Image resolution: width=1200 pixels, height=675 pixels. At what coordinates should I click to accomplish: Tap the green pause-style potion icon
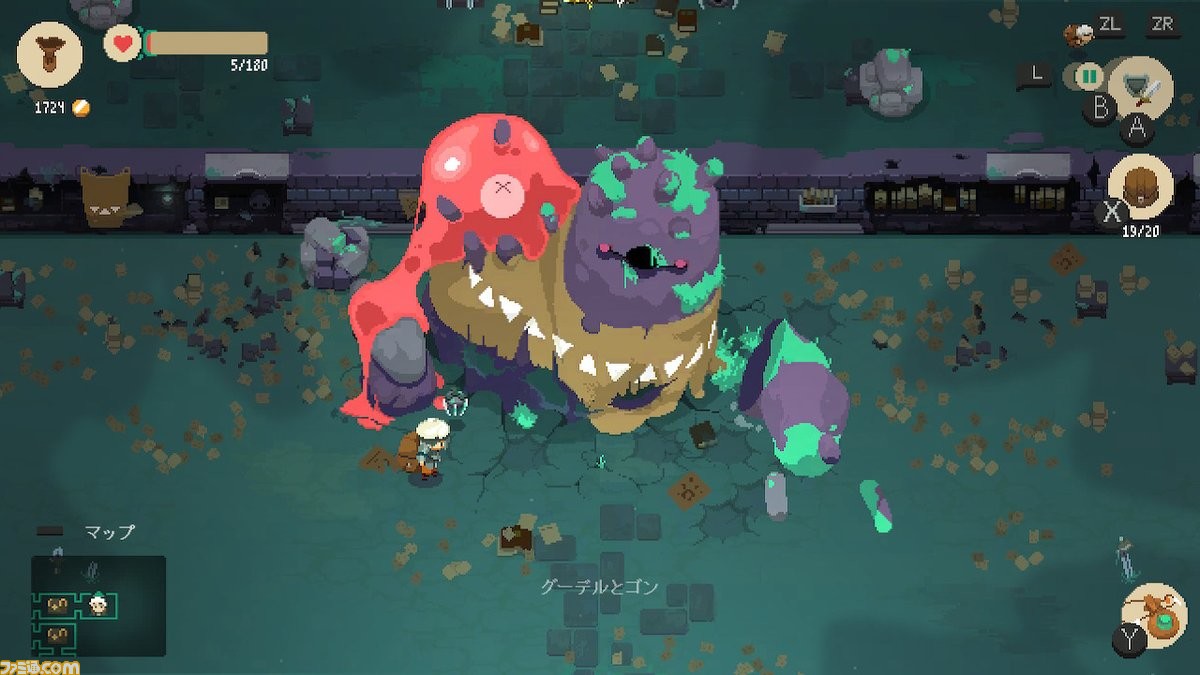[1088, 75]
